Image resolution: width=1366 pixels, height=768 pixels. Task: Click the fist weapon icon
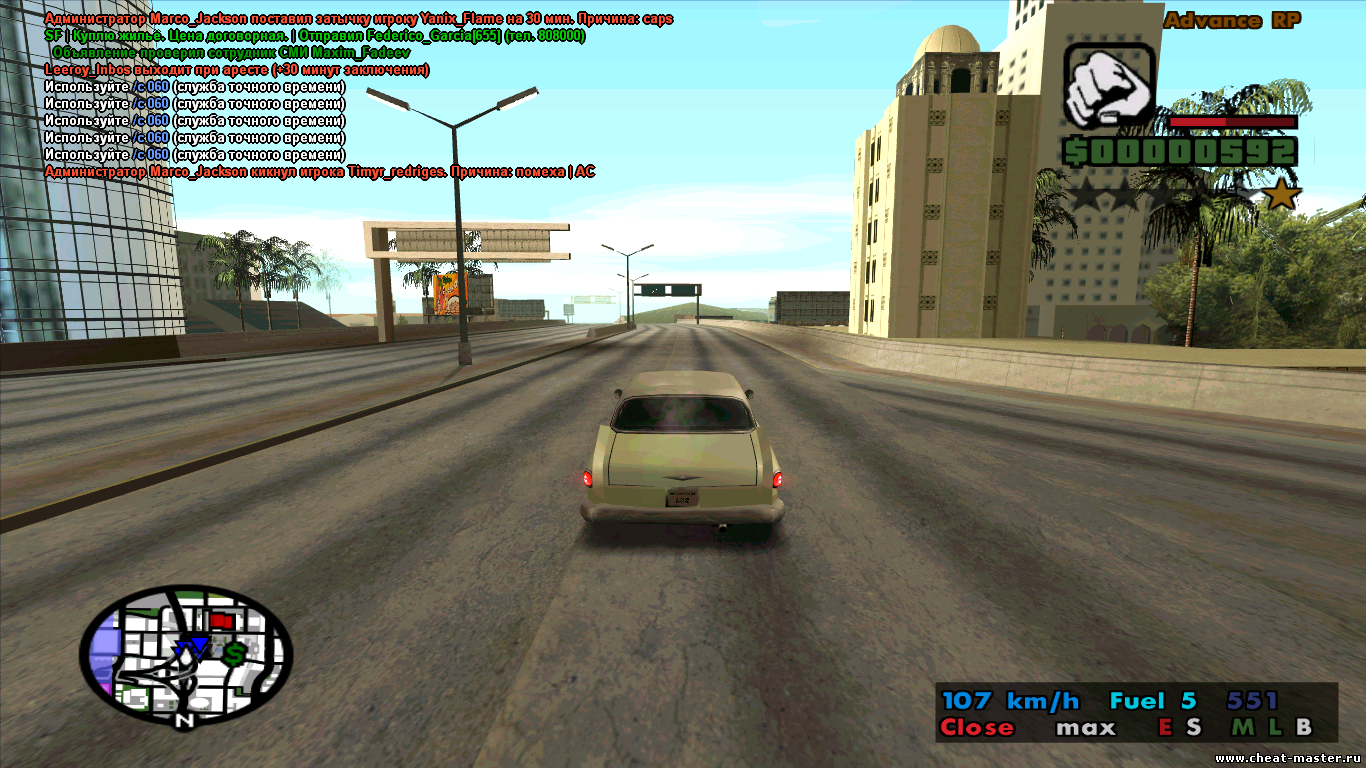click(1109, 85)
